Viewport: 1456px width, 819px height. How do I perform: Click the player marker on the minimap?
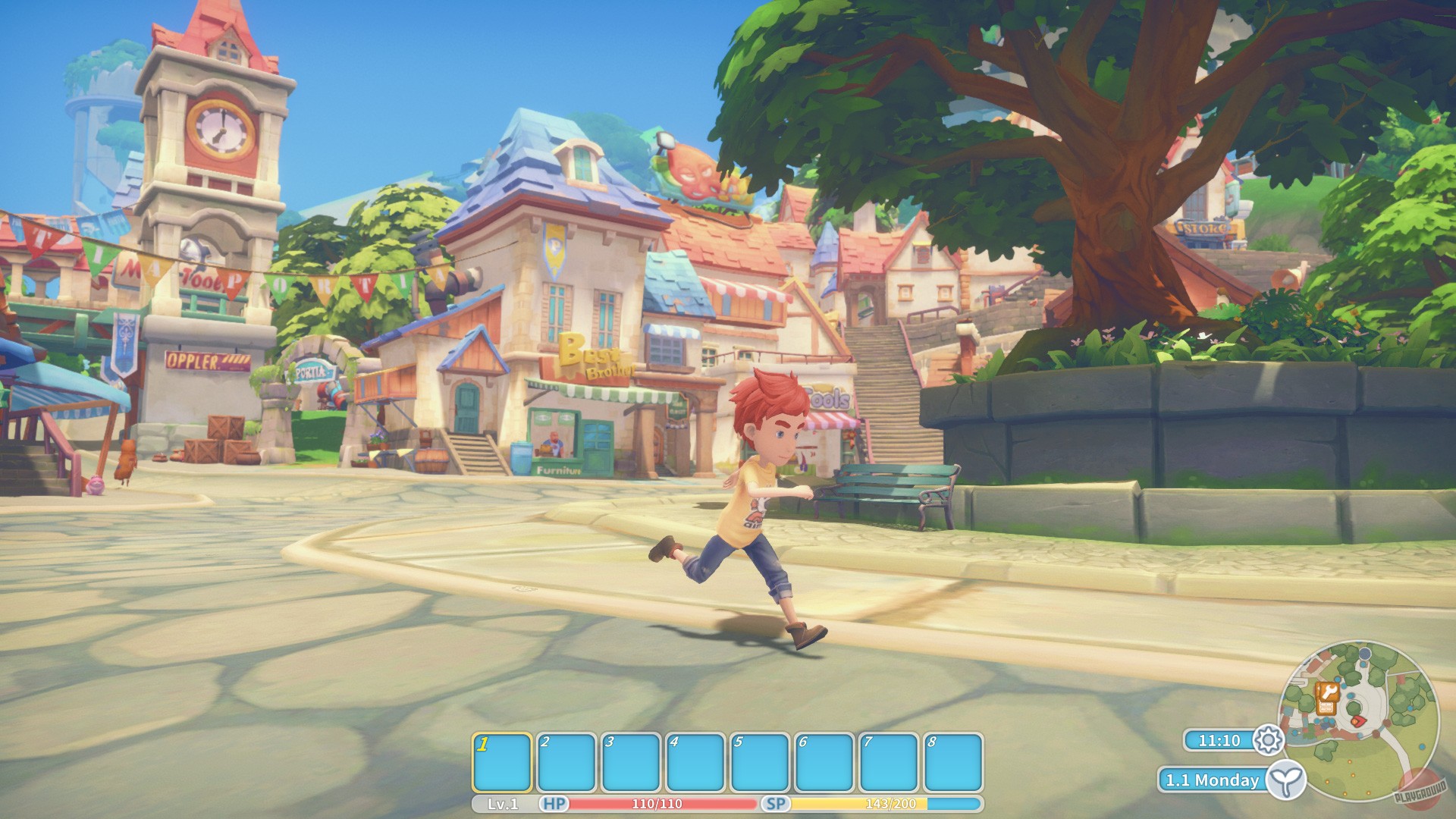click(x=1358, y=721)
